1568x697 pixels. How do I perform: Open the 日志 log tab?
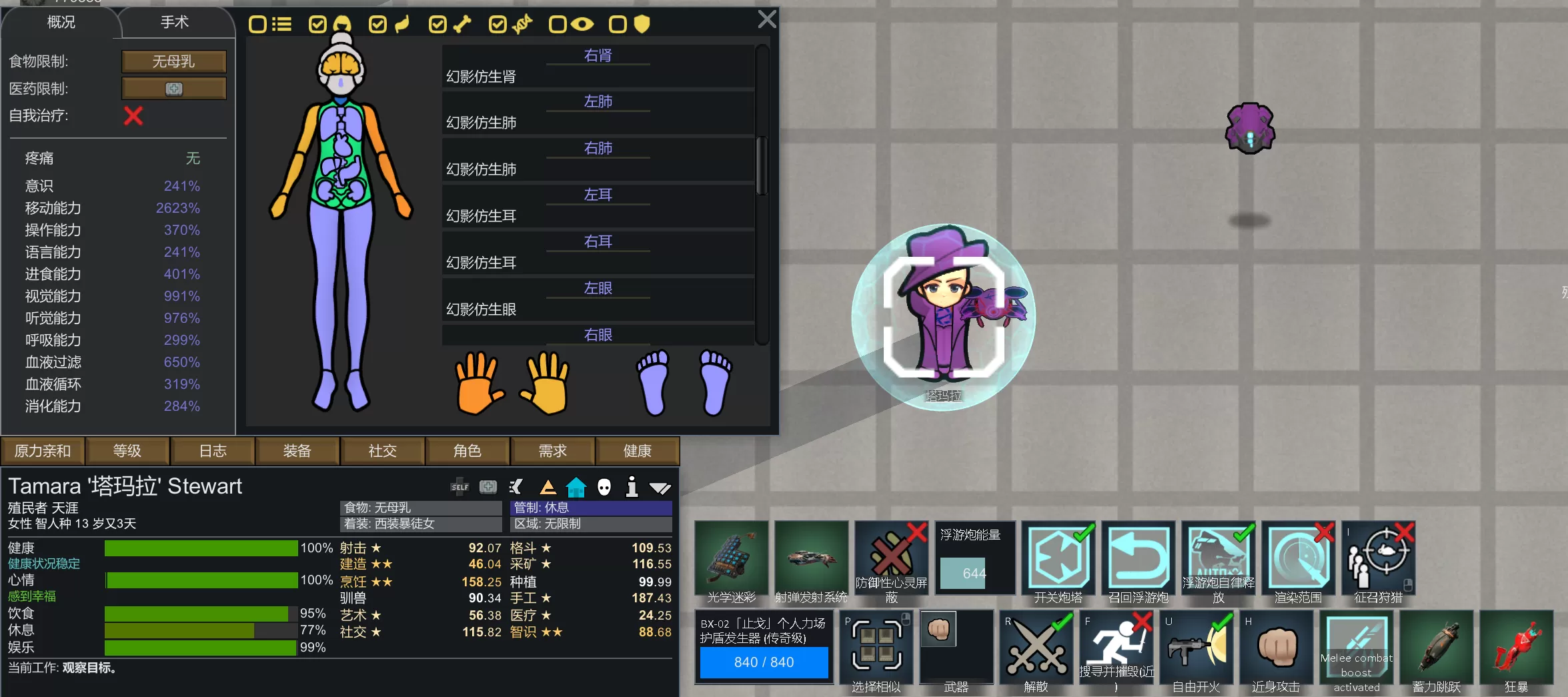[213, 452]
